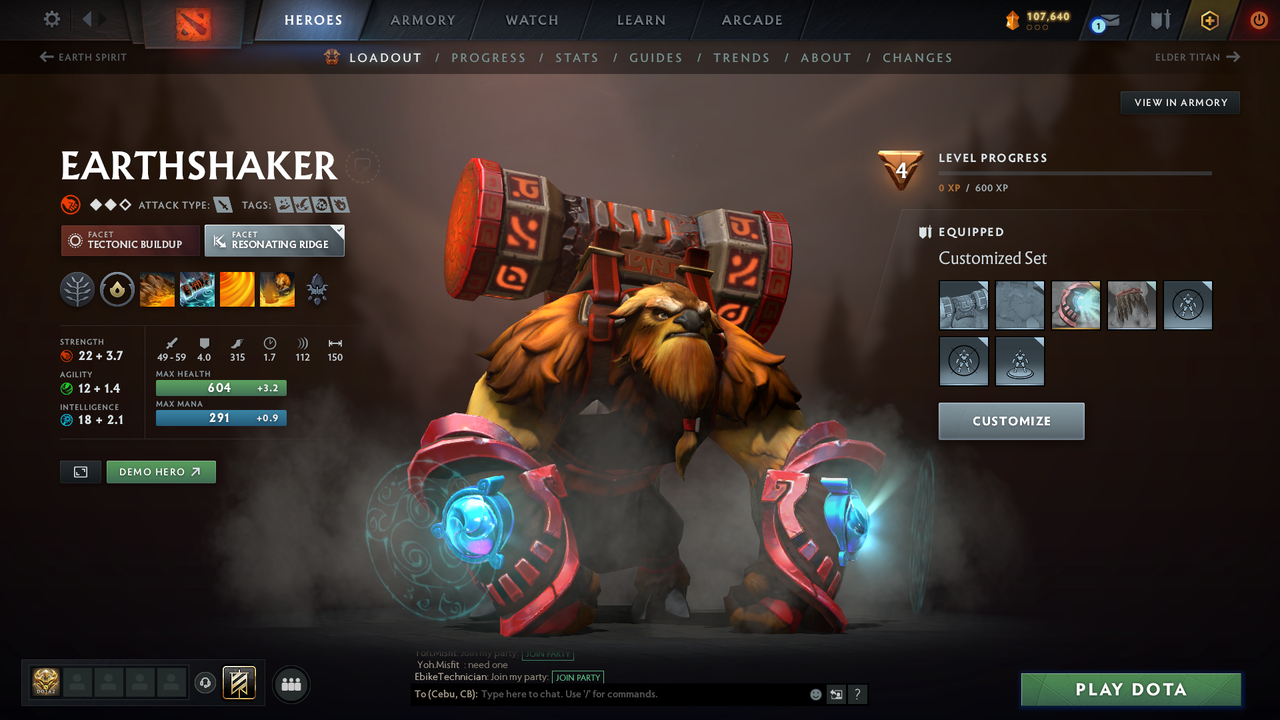Select the Resonating Ridge facet
Viewport: 1280px width, 720px height.
(274, 240)
